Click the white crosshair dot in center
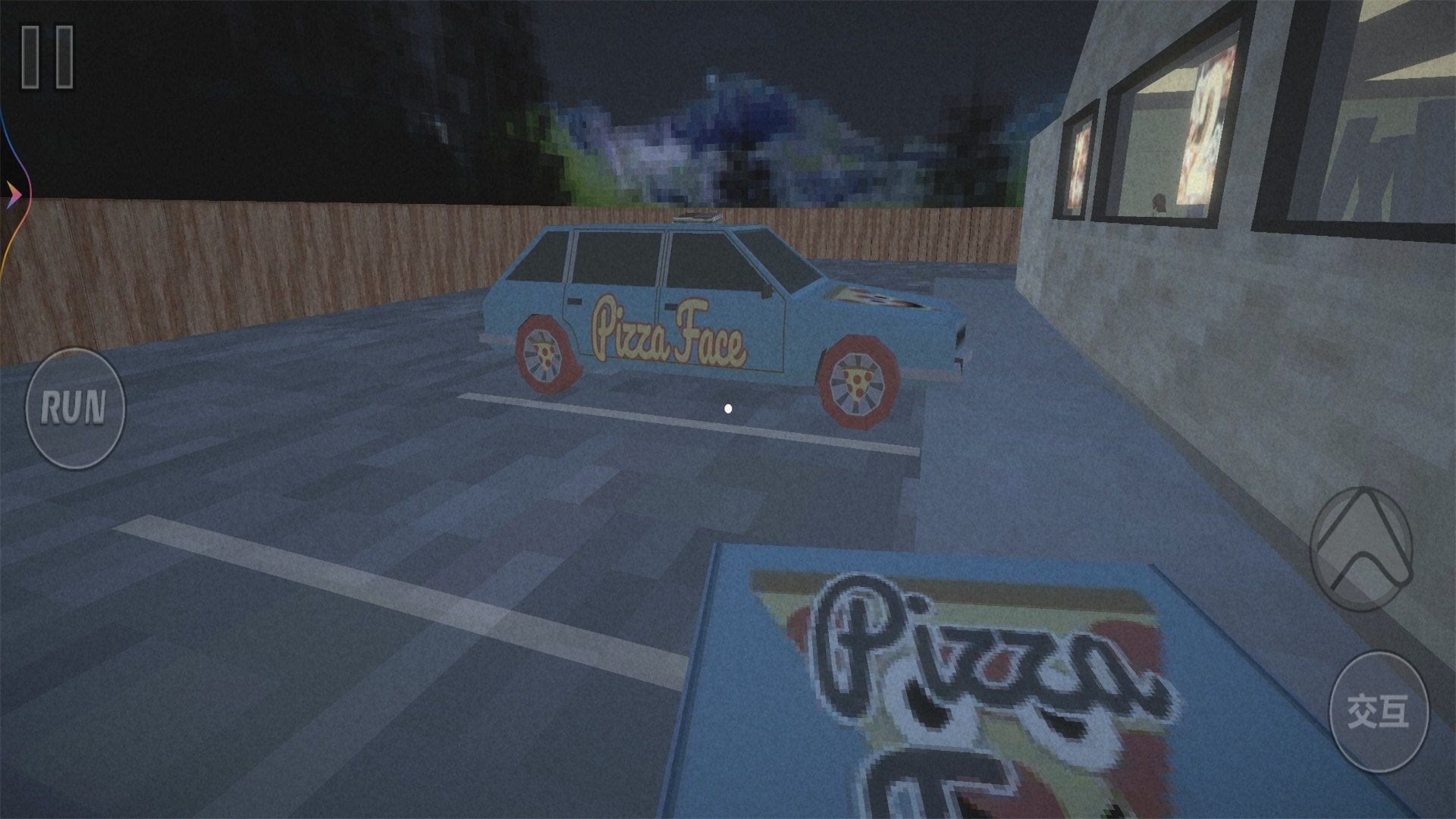The image size is (1456, 819). (726, 408)
